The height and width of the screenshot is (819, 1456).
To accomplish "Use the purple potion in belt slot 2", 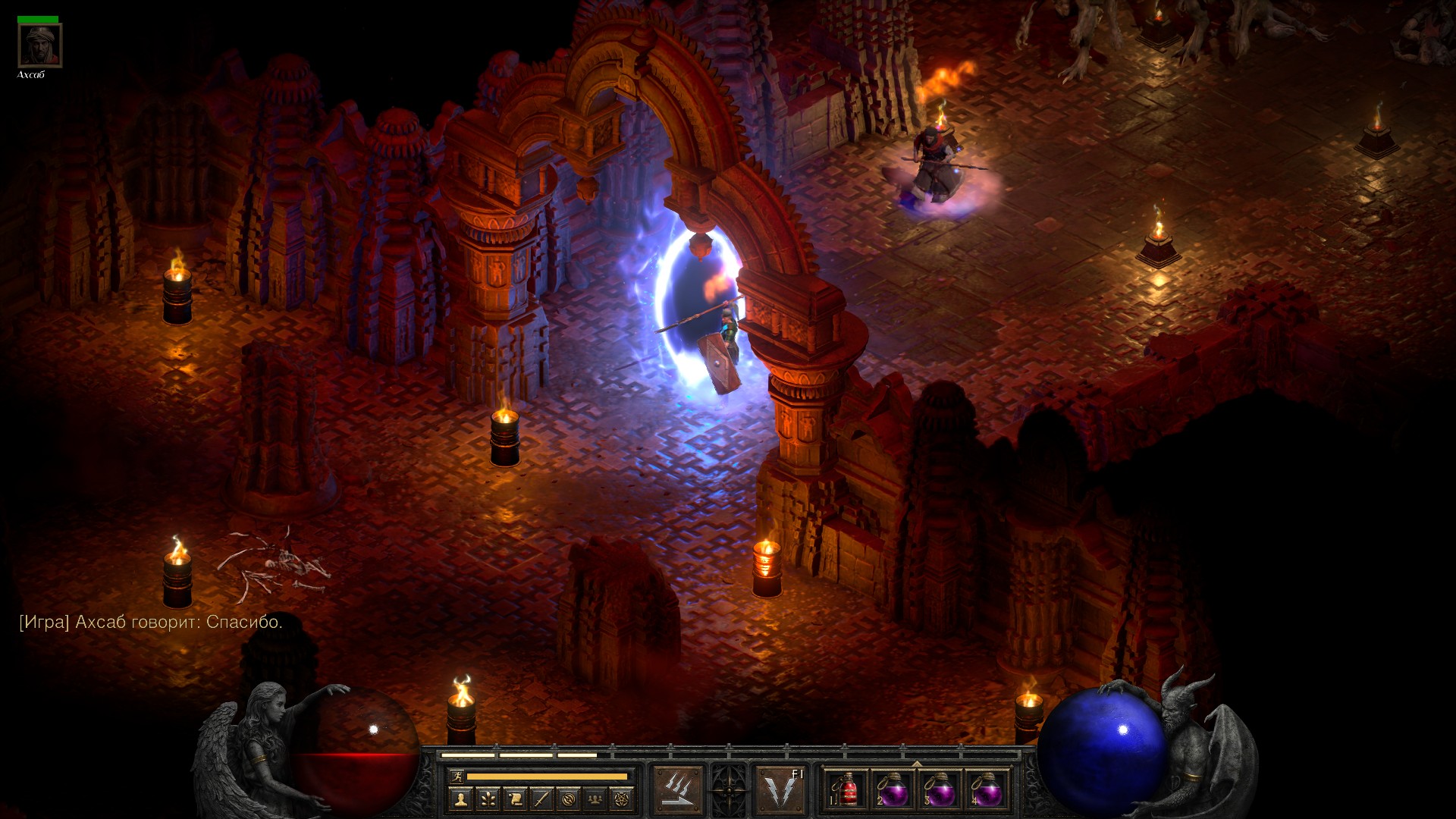I will 893,791.
